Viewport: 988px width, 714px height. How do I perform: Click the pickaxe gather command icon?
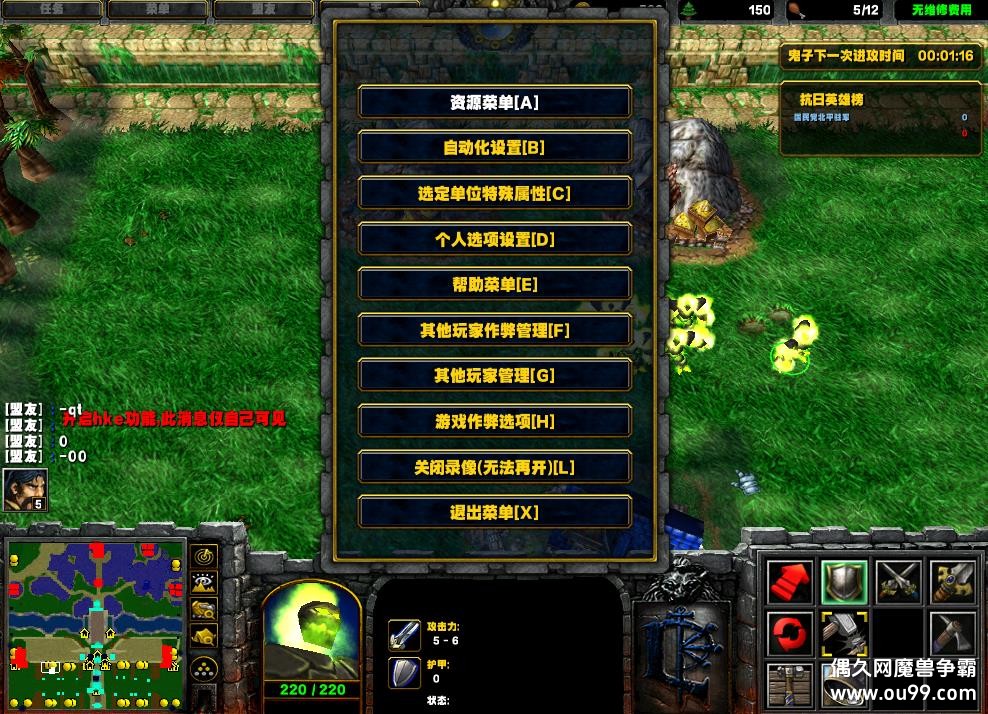pos(951,634)
